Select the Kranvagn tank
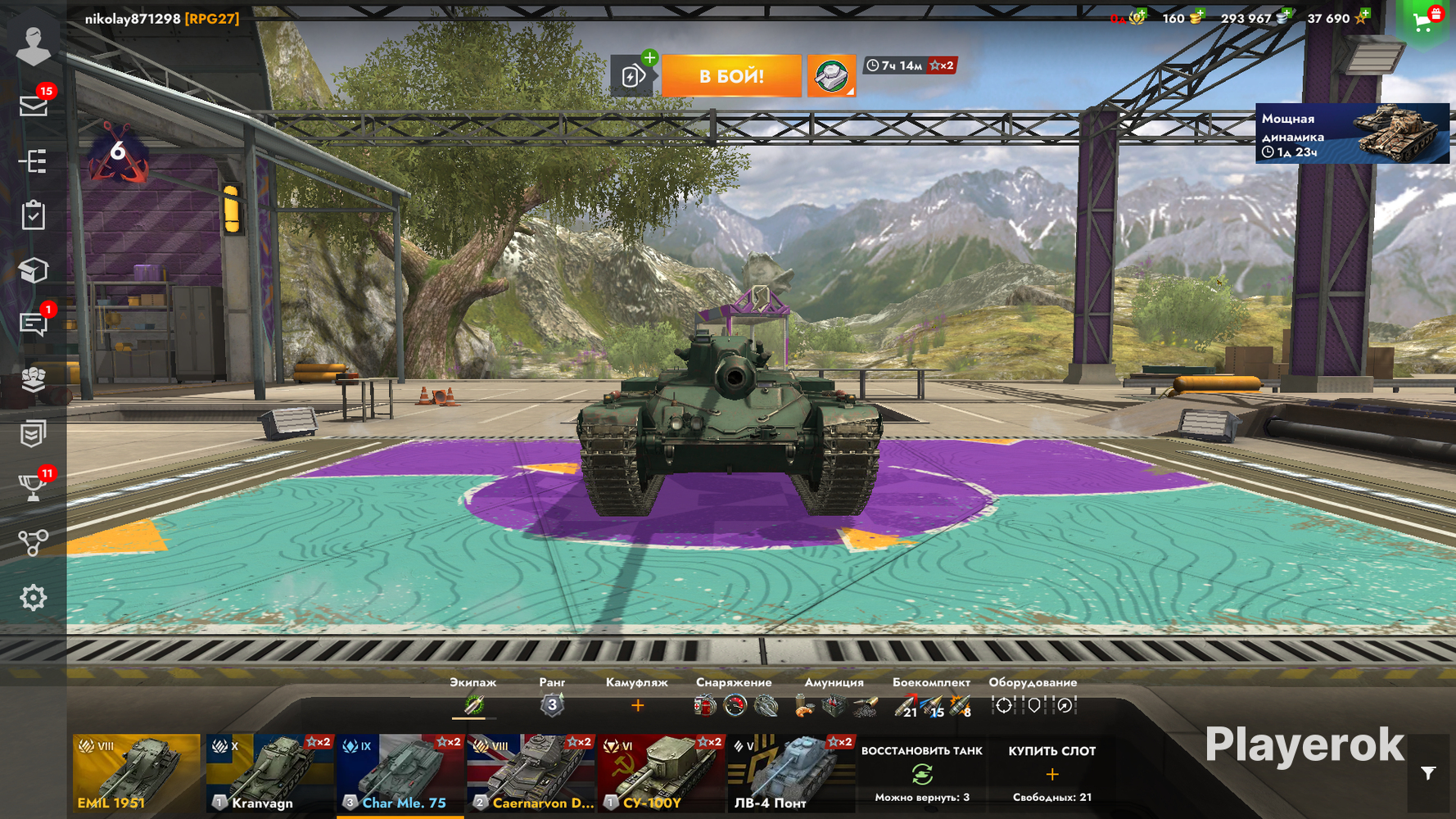 click(269, 774)
